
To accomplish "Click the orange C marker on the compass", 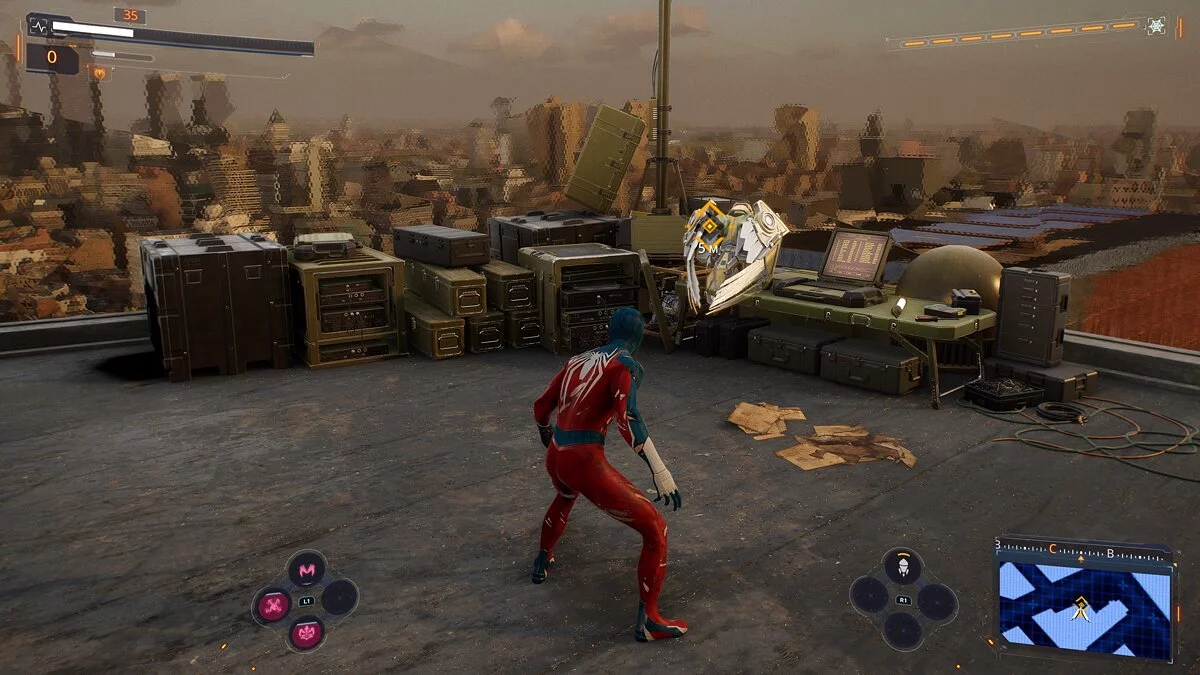I will [1052, 549].
